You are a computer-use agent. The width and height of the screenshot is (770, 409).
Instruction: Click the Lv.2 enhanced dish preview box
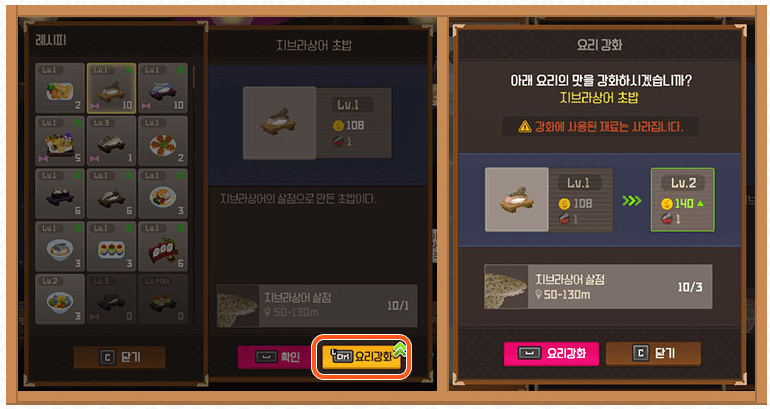click(x=683, y=200)
